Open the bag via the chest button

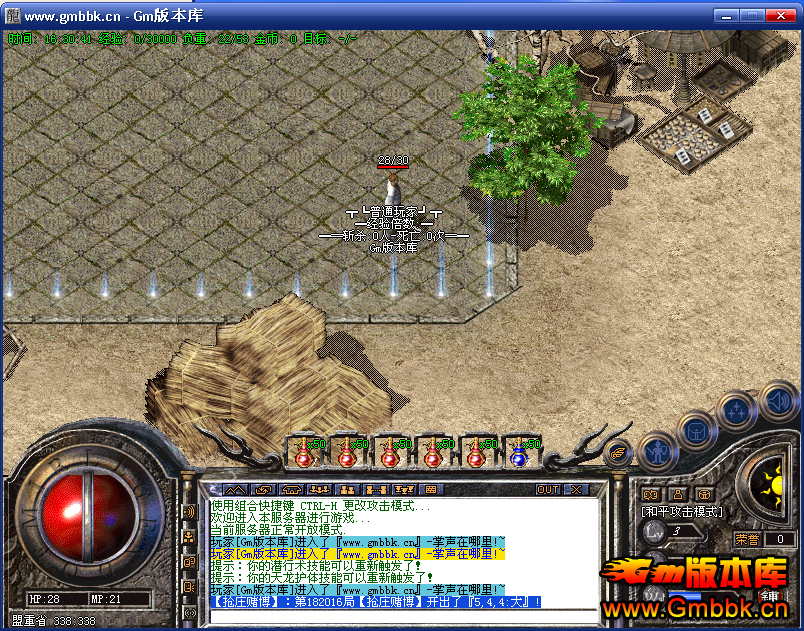click(x=696, y=430)
